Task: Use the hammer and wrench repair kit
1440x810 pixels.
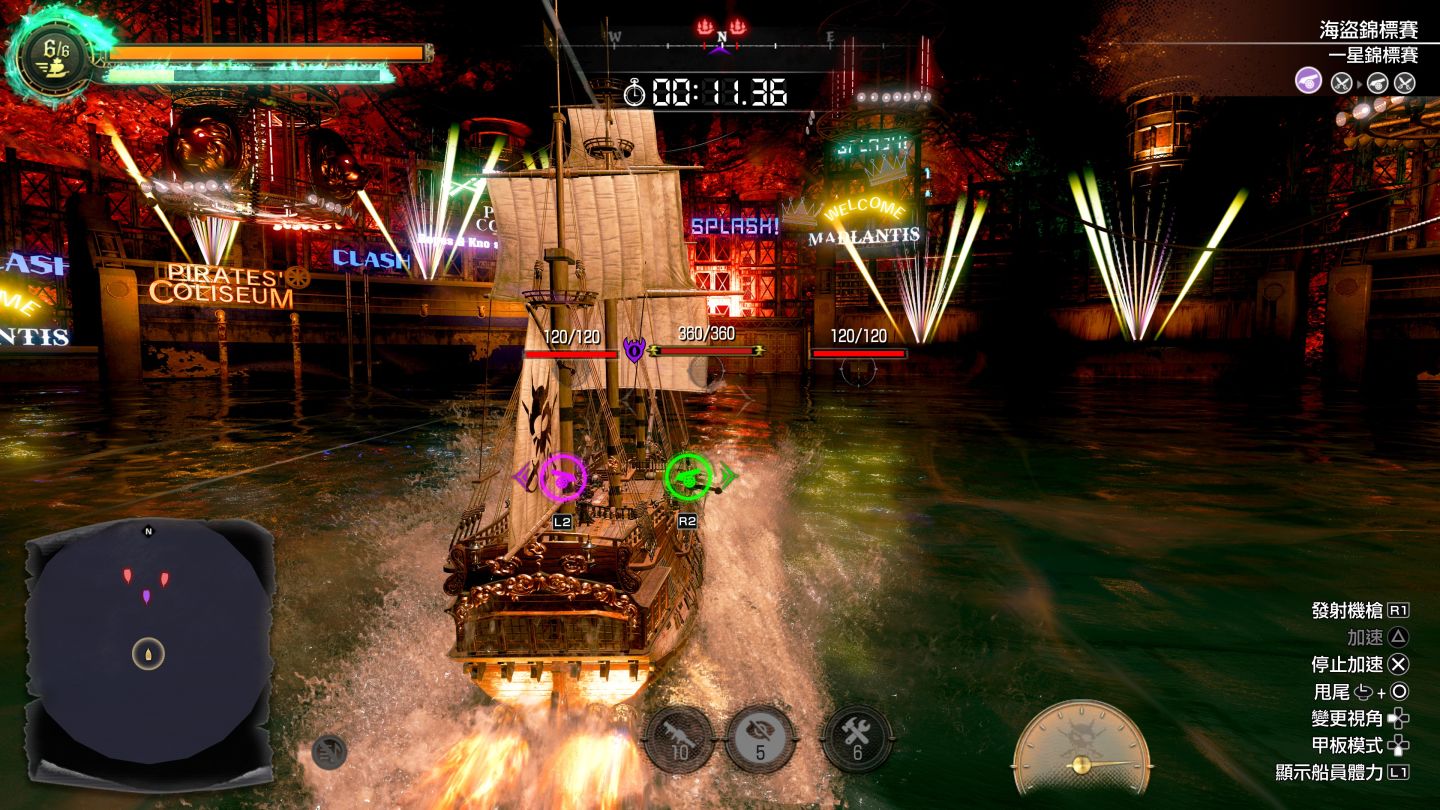Action: [x=856, y=739]
